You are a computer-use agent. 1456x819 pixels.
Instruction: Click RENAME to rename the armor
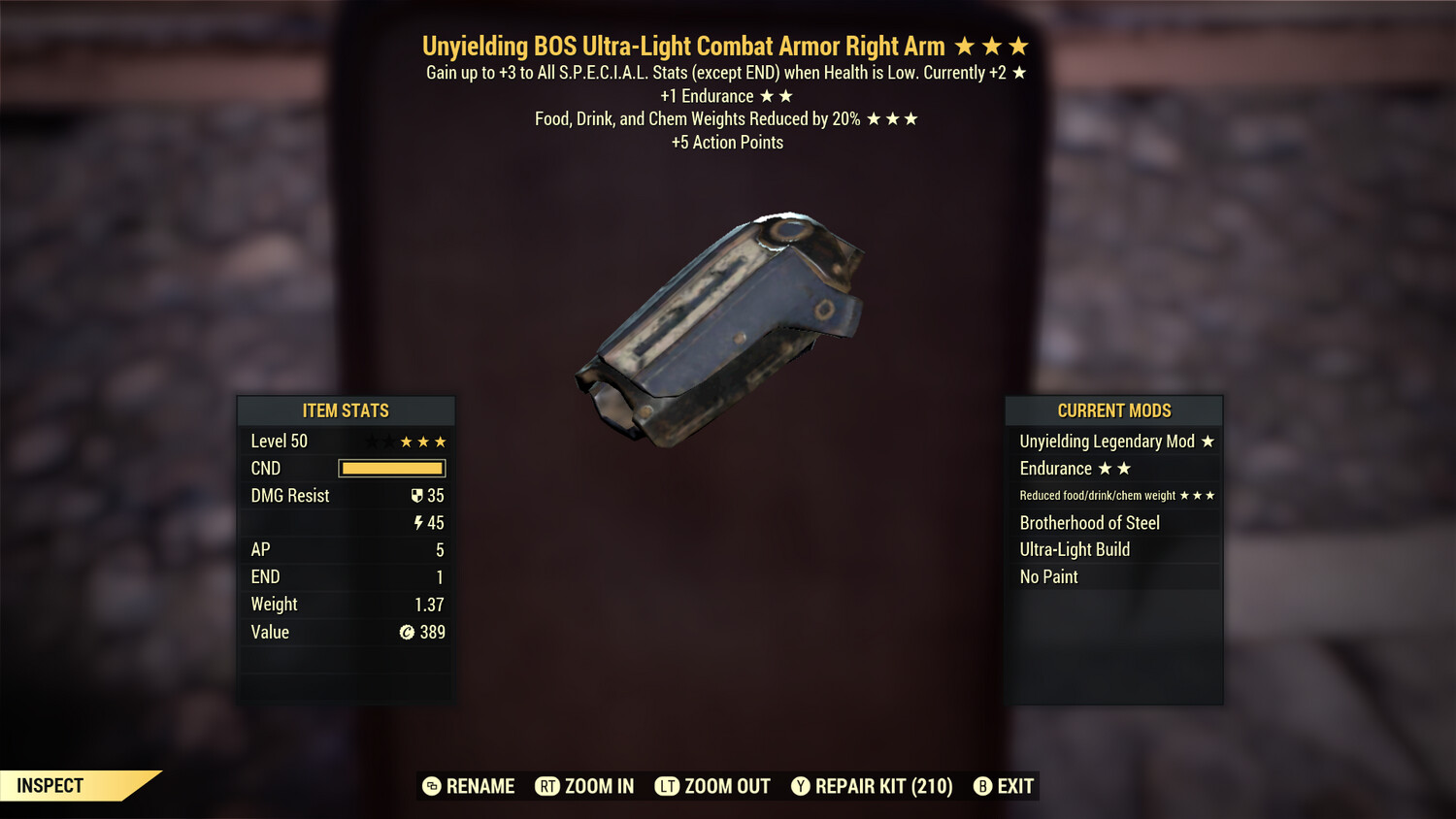pos(480,786)
